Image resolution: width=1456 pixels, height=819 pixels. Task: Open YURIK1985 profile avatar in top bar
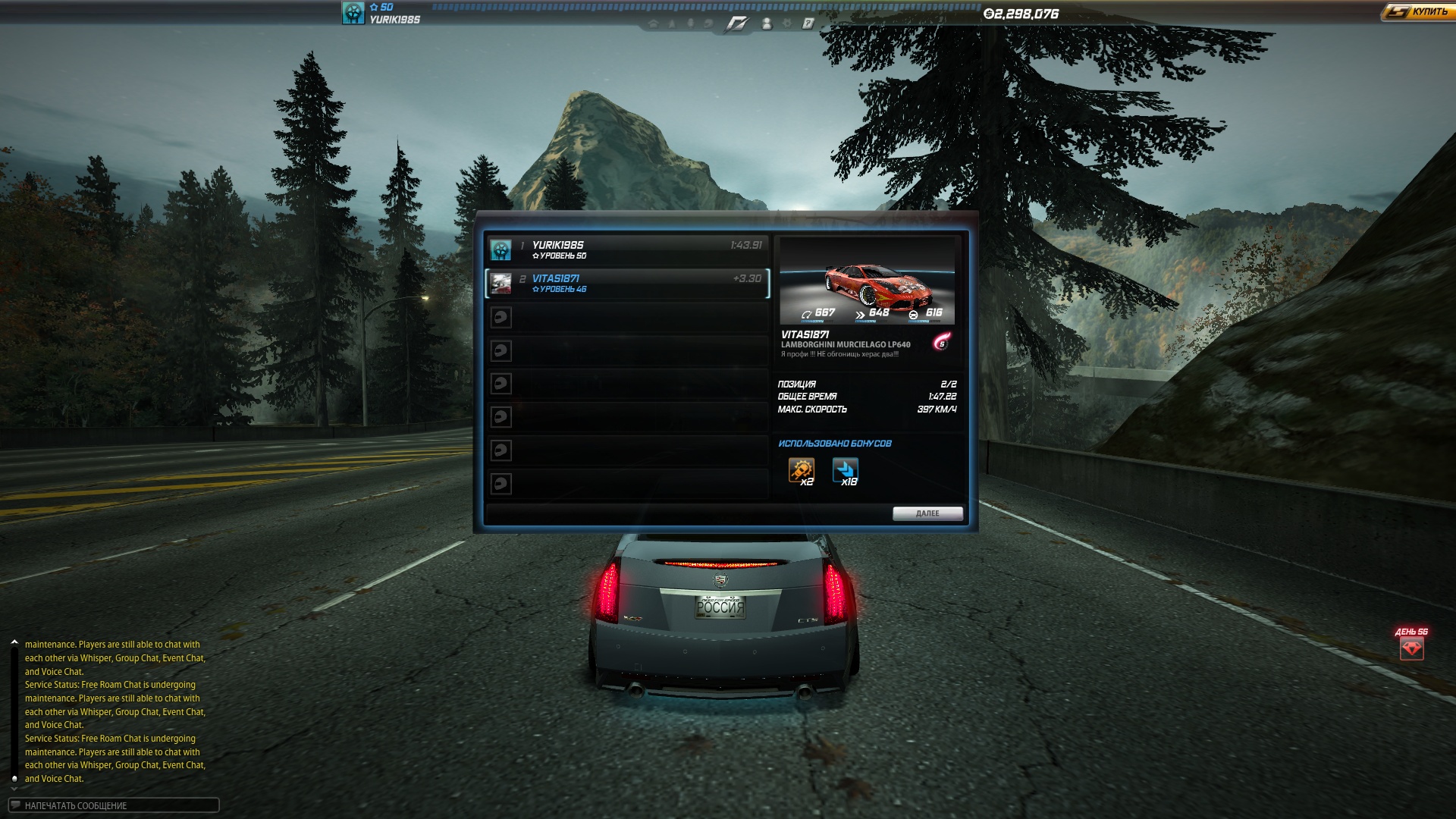[353, 13]
